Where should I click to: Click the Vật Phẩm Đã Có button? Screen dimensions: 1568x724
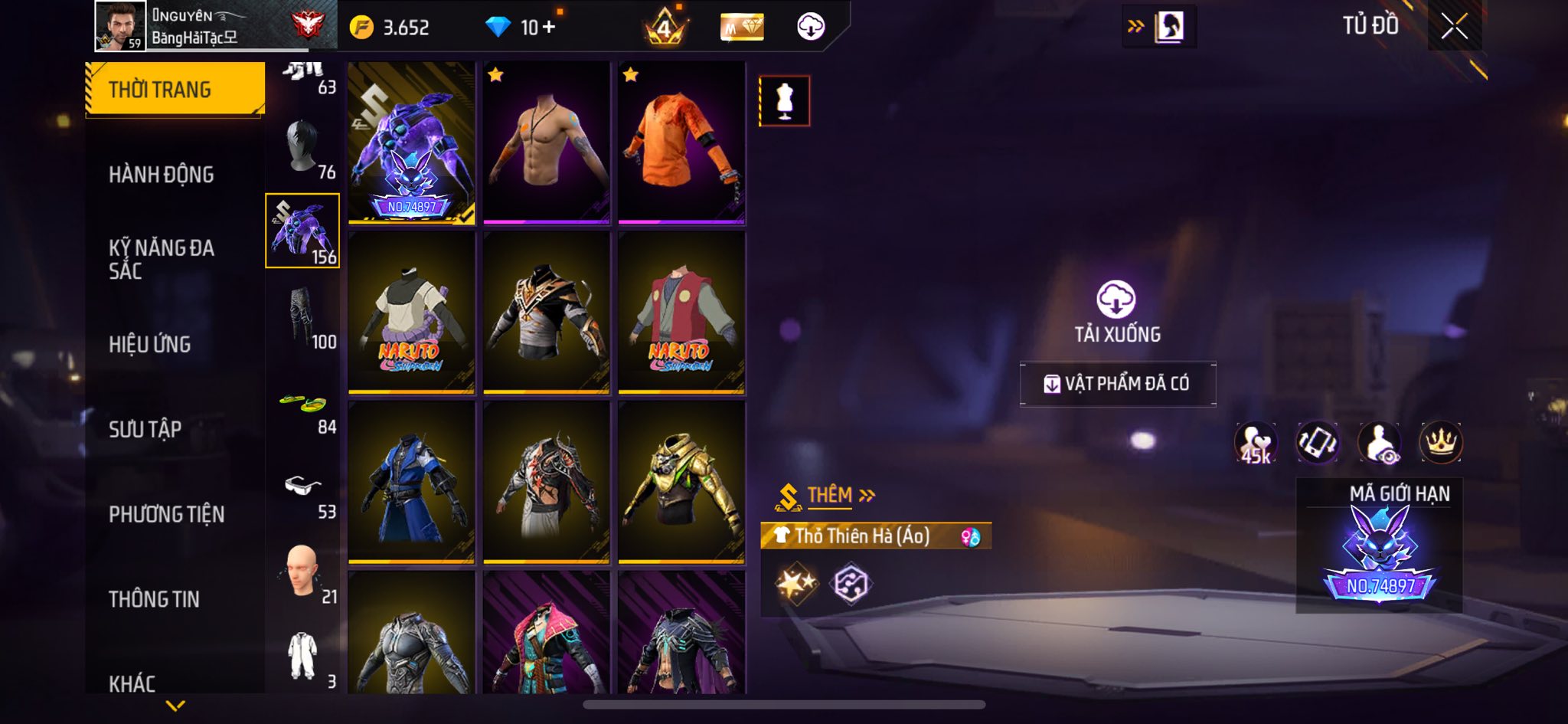1117,383
